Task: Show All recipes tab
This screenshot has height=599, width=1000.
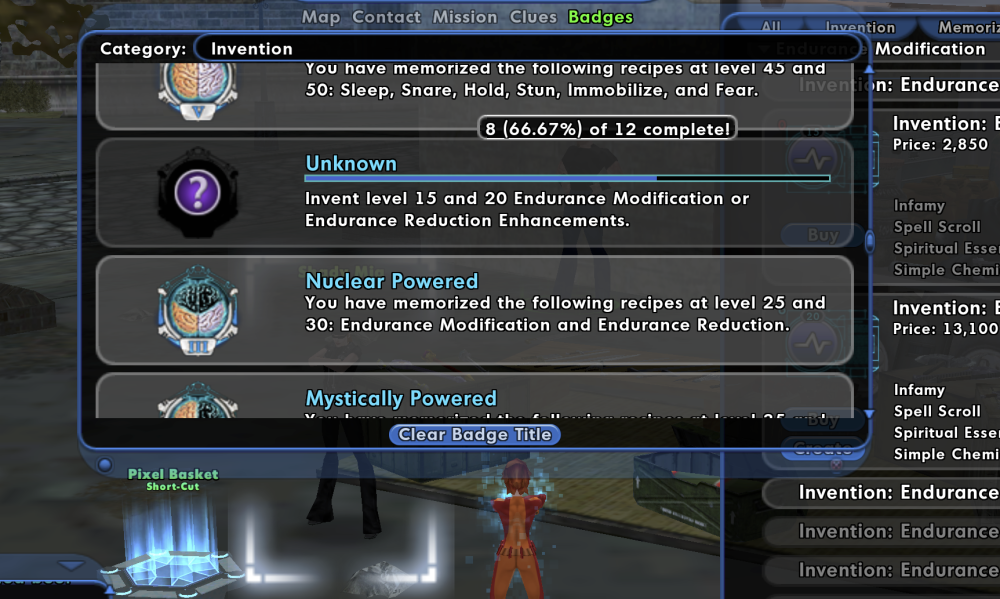Action: pyautogui.click(x=771, y=28)
